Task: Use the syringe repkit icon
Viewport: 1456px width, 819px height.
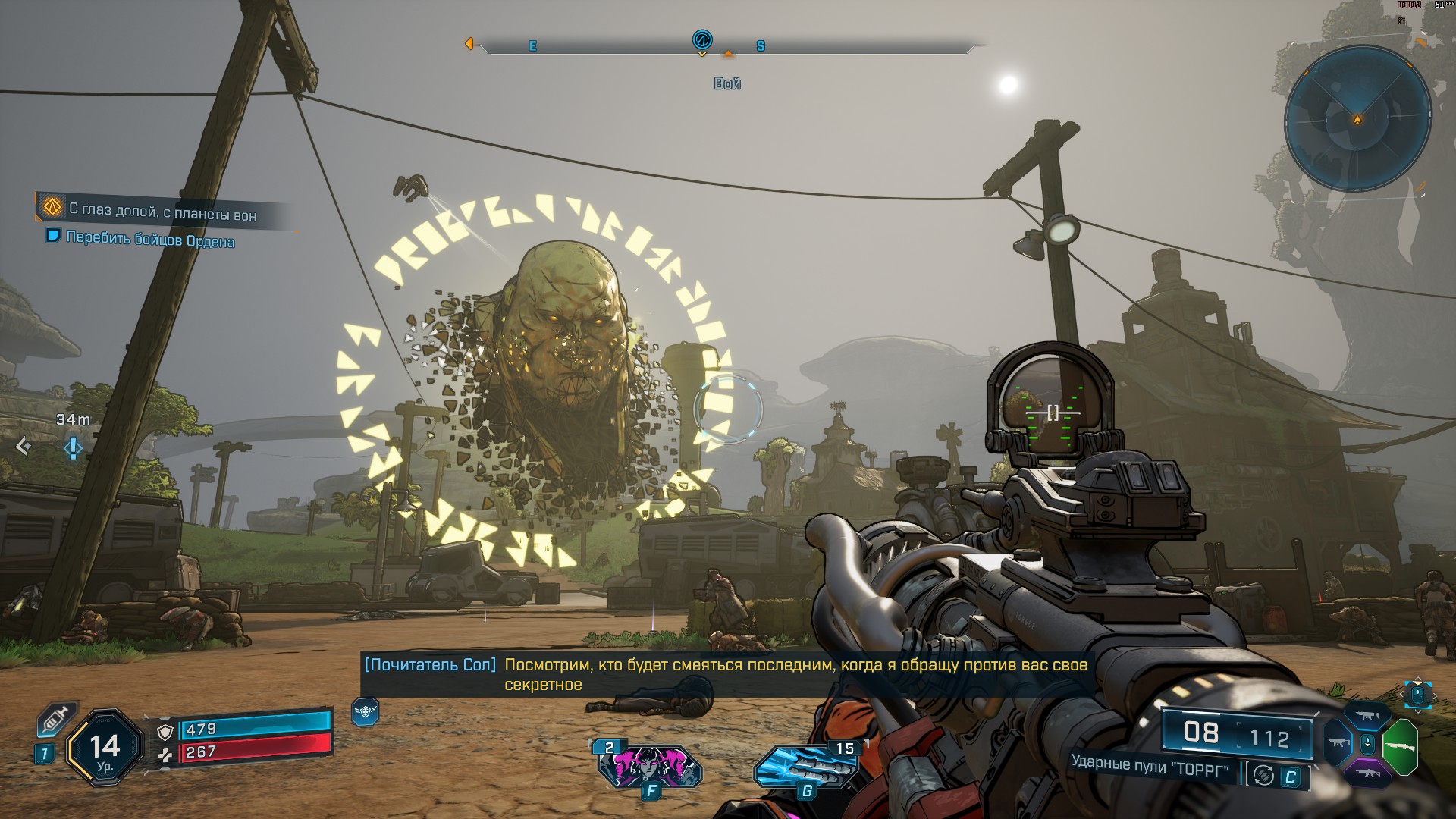Action: 57,717
